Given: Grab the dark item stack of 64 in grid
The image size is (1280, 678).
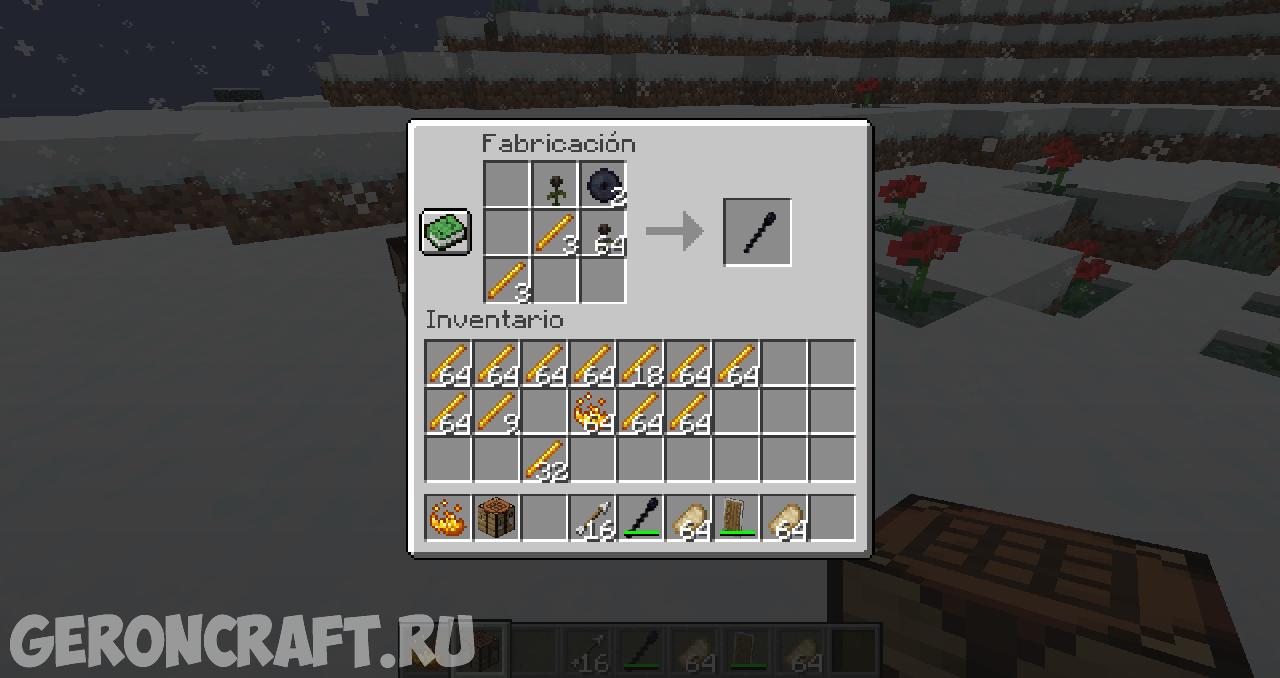Looking at the screenshot, I should point(604,233).
